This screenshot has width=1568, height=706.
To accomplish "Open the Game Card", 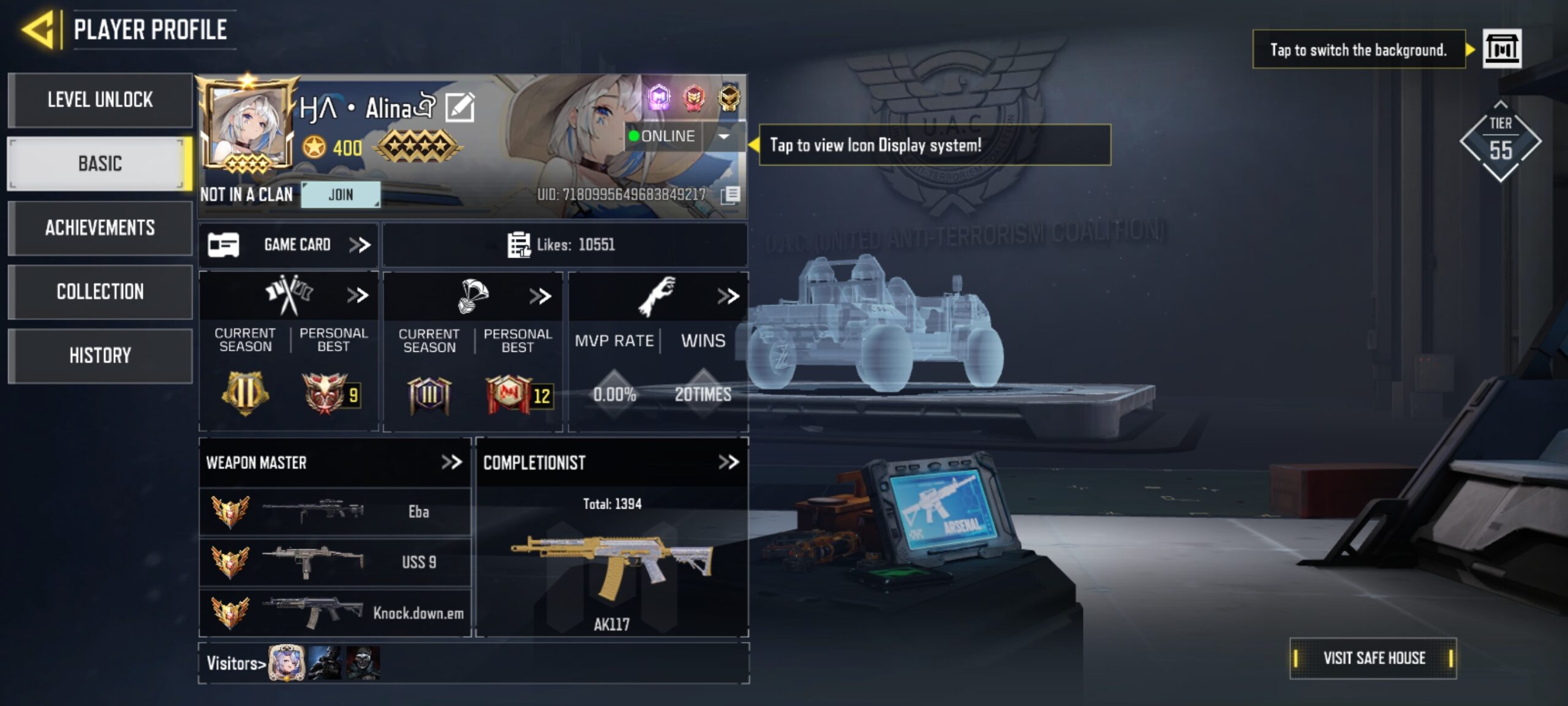I will 289,245.
